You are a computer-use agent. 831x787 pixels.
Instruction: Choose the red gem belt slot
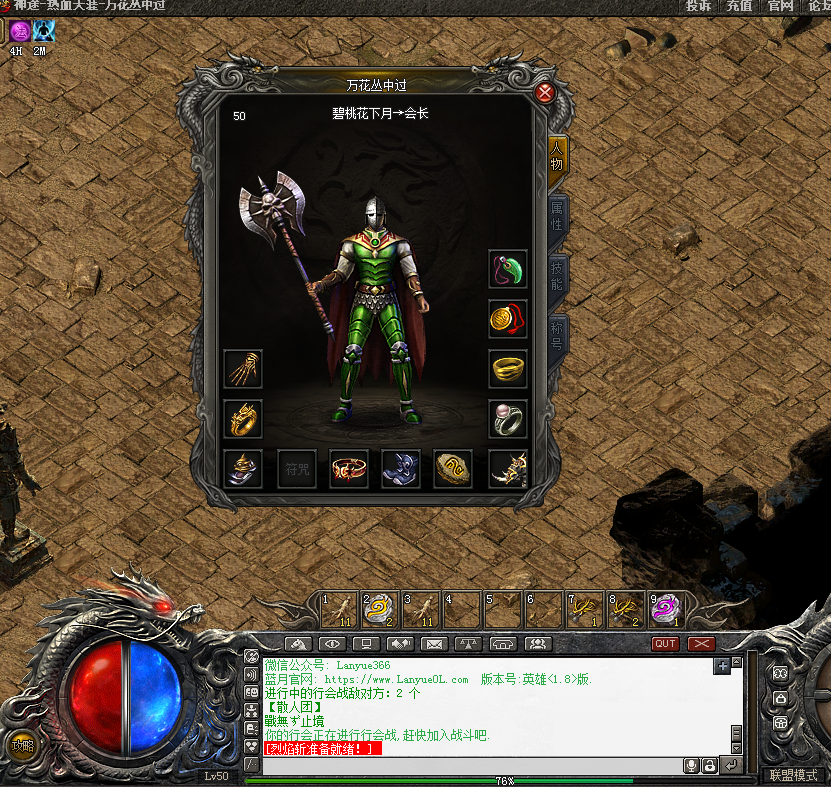(x=349, y=469)
